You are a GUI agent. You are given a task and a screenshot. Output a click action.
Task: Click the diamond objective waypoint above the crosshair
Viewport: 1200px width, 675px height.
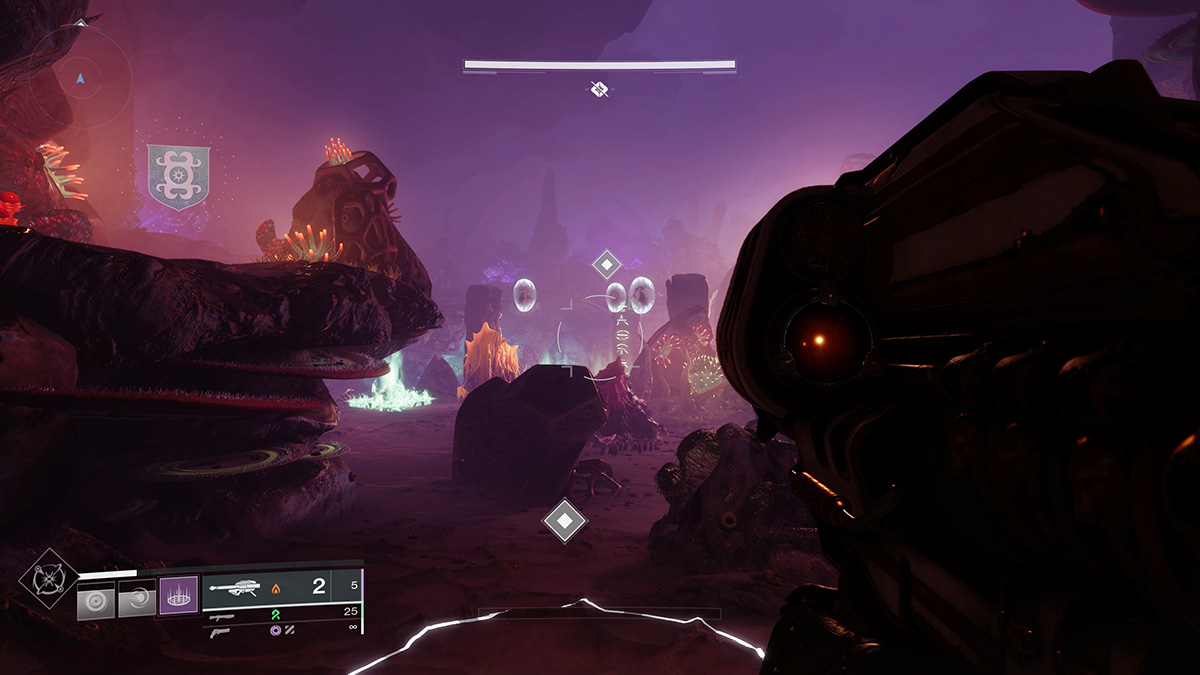pos(606,265)
